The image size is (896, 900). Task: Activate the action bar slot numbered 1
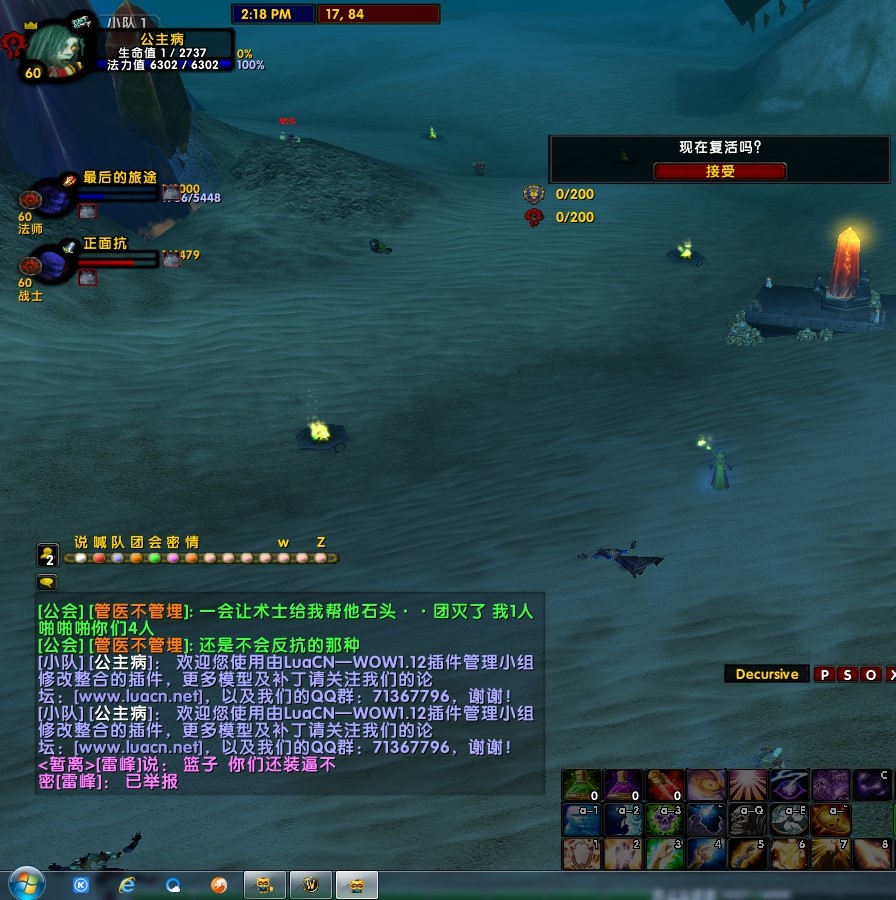coord(581,853)
